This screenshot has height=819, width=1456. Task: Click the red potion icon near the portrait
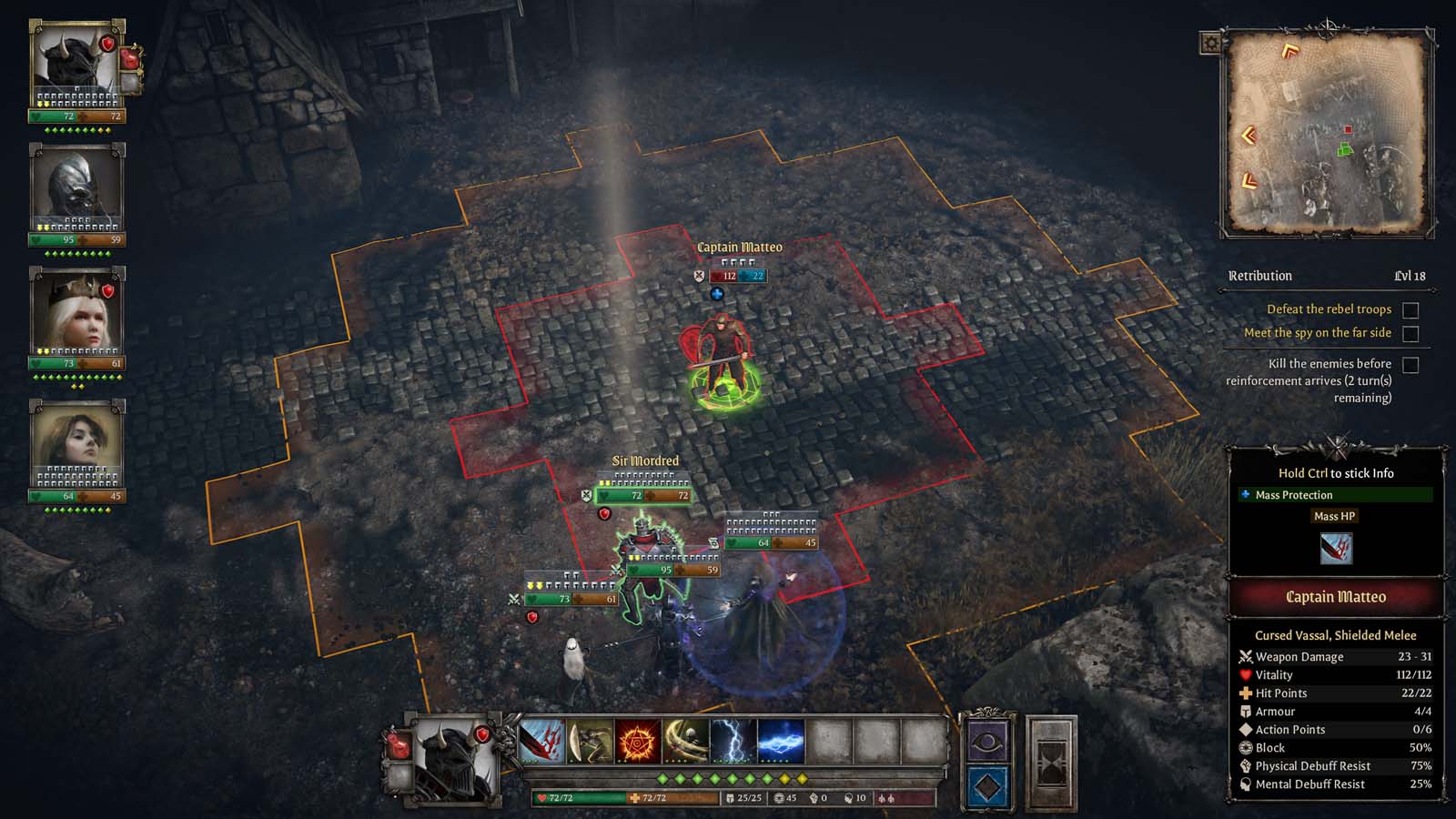click(x=130, y=59)
